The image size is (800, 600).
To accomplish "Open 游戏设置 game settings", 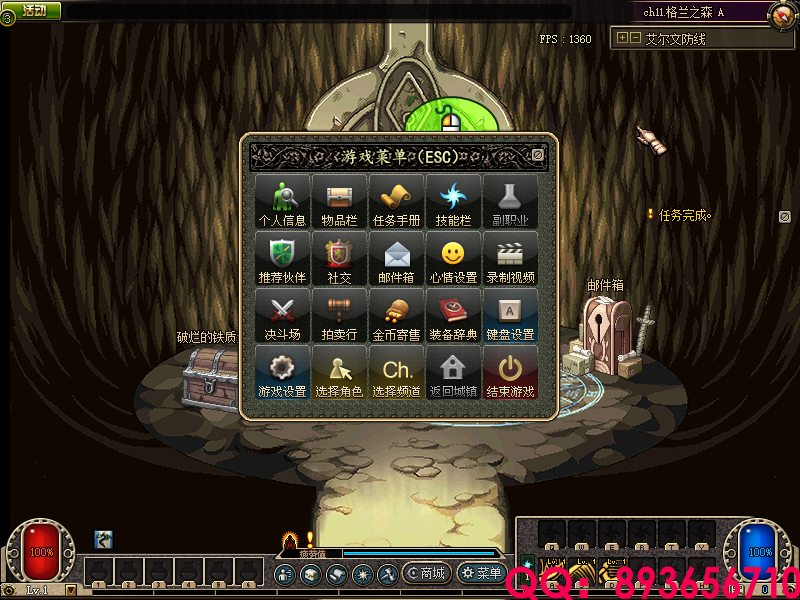I will click(282, 372).
